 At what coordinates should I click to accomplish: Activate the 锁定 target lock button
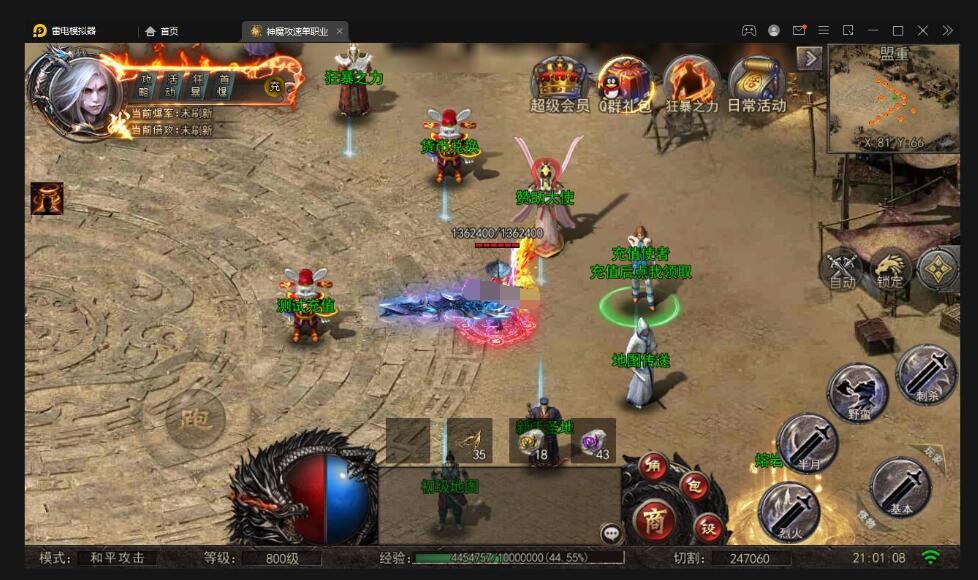tap(889, 268)
